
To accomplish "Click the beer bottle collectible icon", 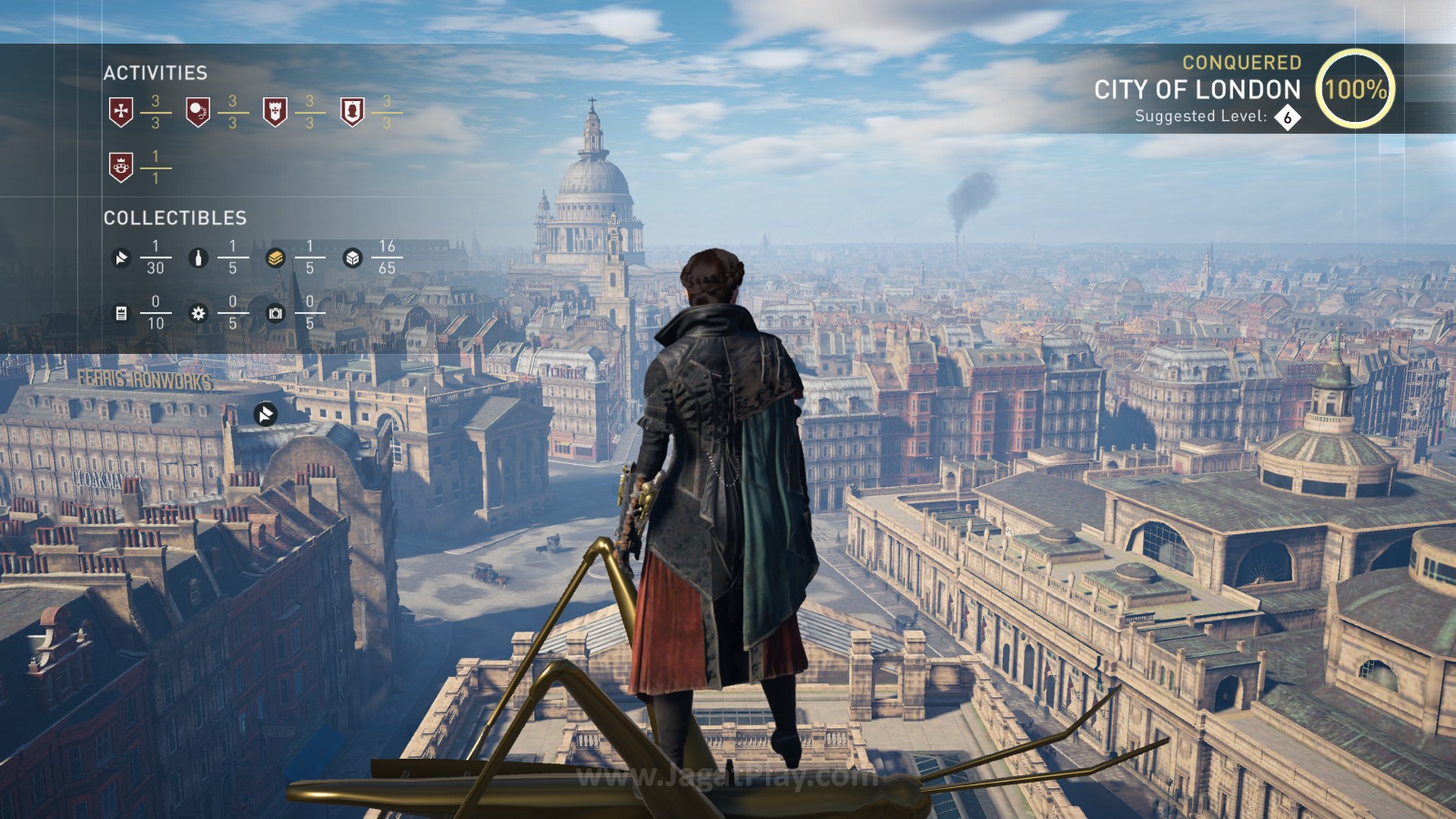I will tap(199, 259).
